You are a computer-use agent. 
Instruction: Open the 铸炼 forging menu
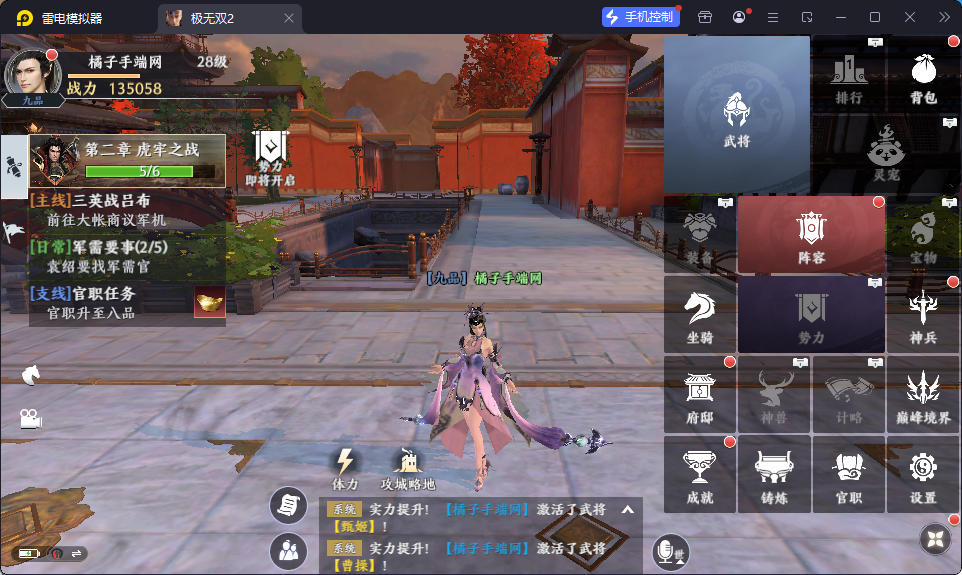click(x=774, y=474)
